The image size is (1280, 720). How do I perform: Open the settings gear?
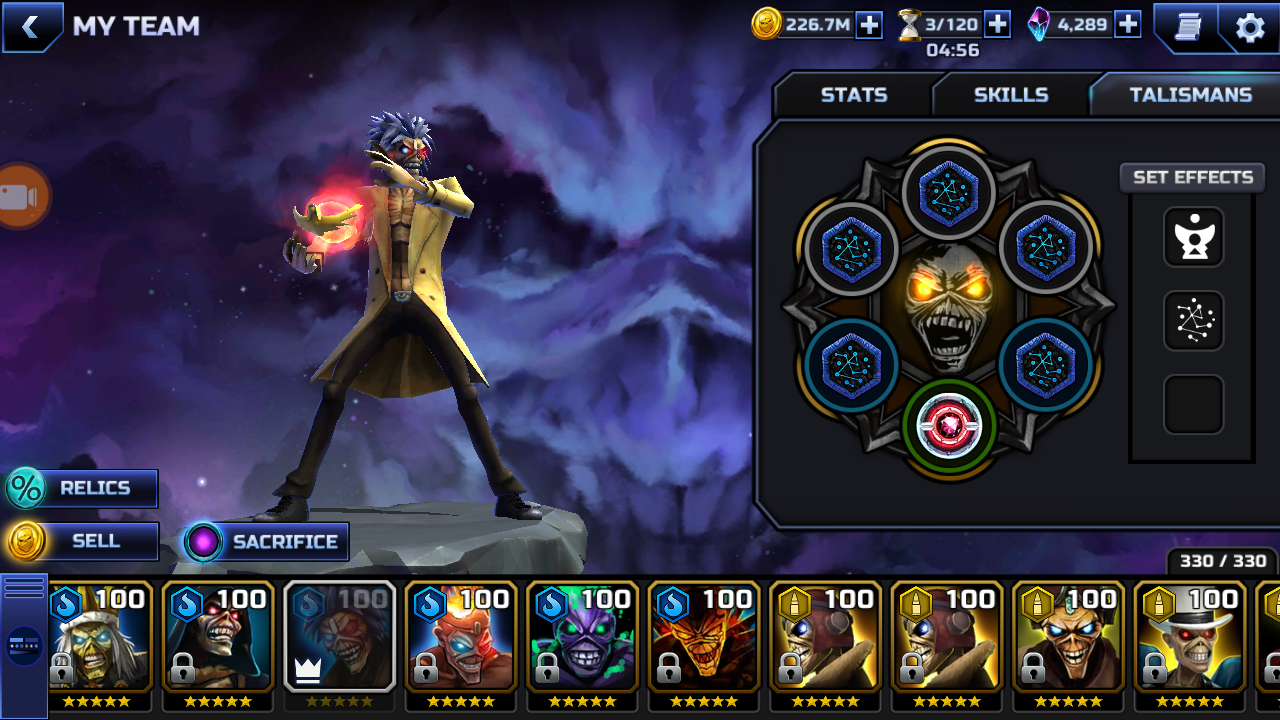click(x=1250, y=27)
